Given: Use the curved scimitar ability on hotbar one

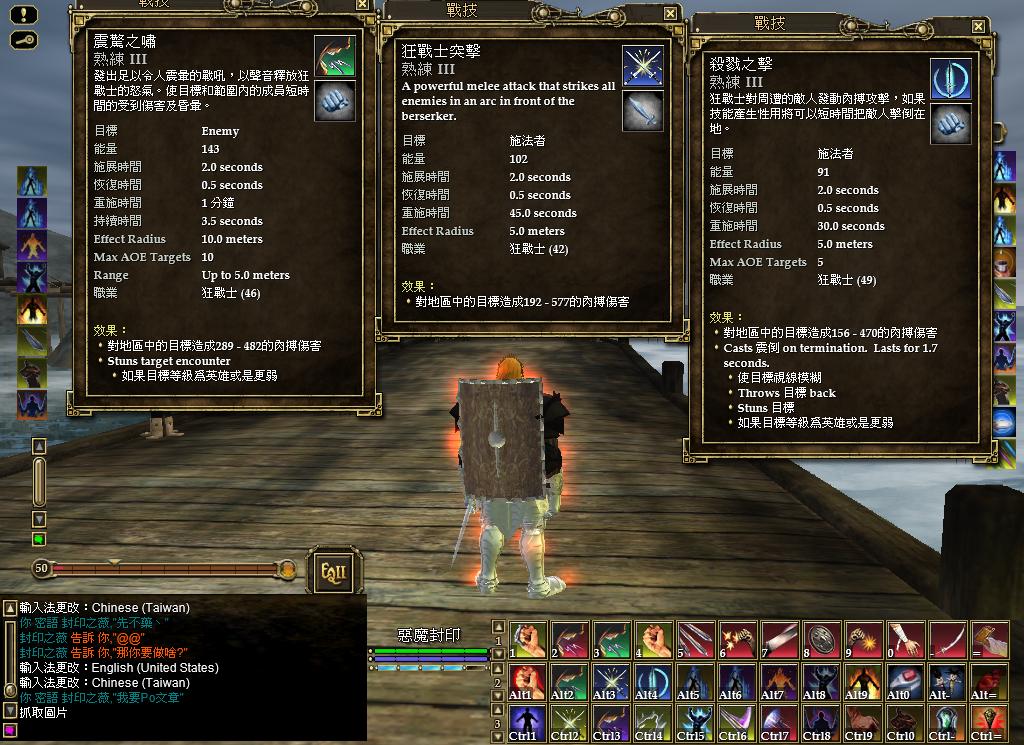Looking at the screenshot, I should pos(946,639).
